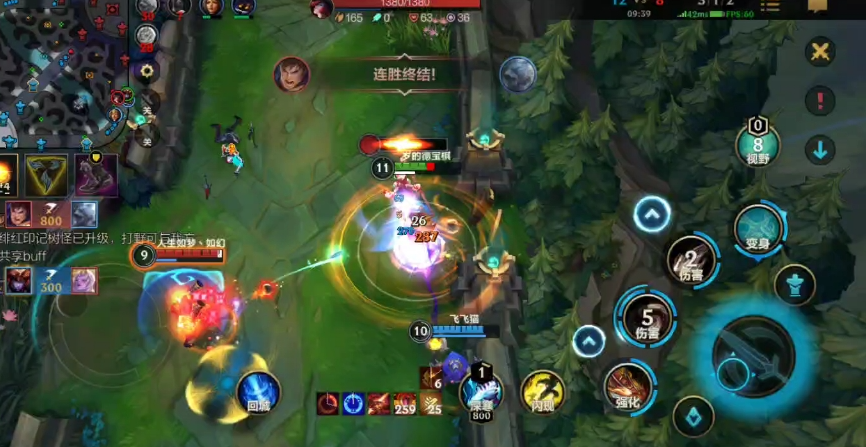The image size is (866, 447).
Task: Open the gear settings icon beside minimap
Action: pyautogui.click(x=148, y=70)
